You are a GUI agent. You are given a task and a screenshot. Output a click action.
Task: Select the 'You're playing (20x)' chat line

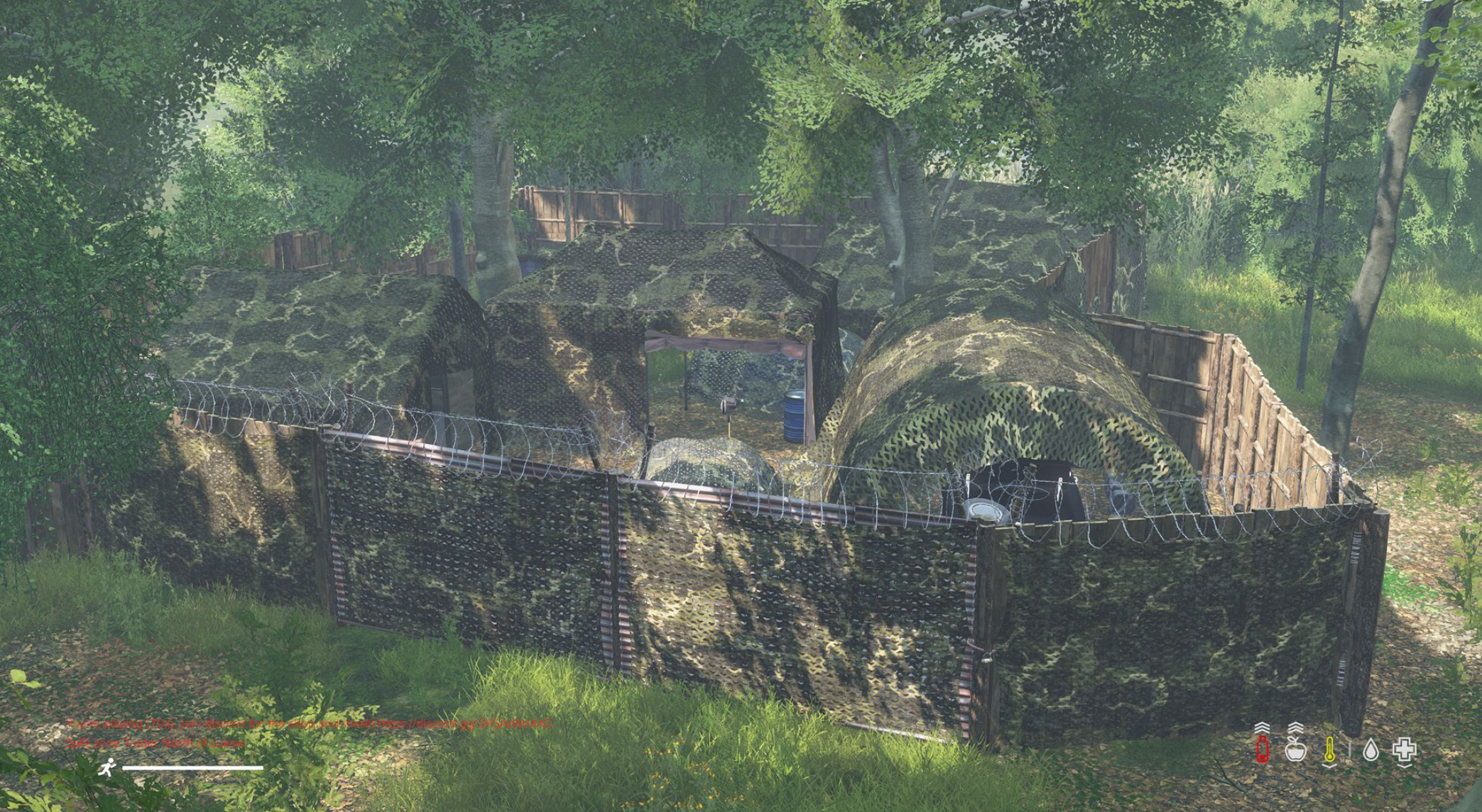118,724
